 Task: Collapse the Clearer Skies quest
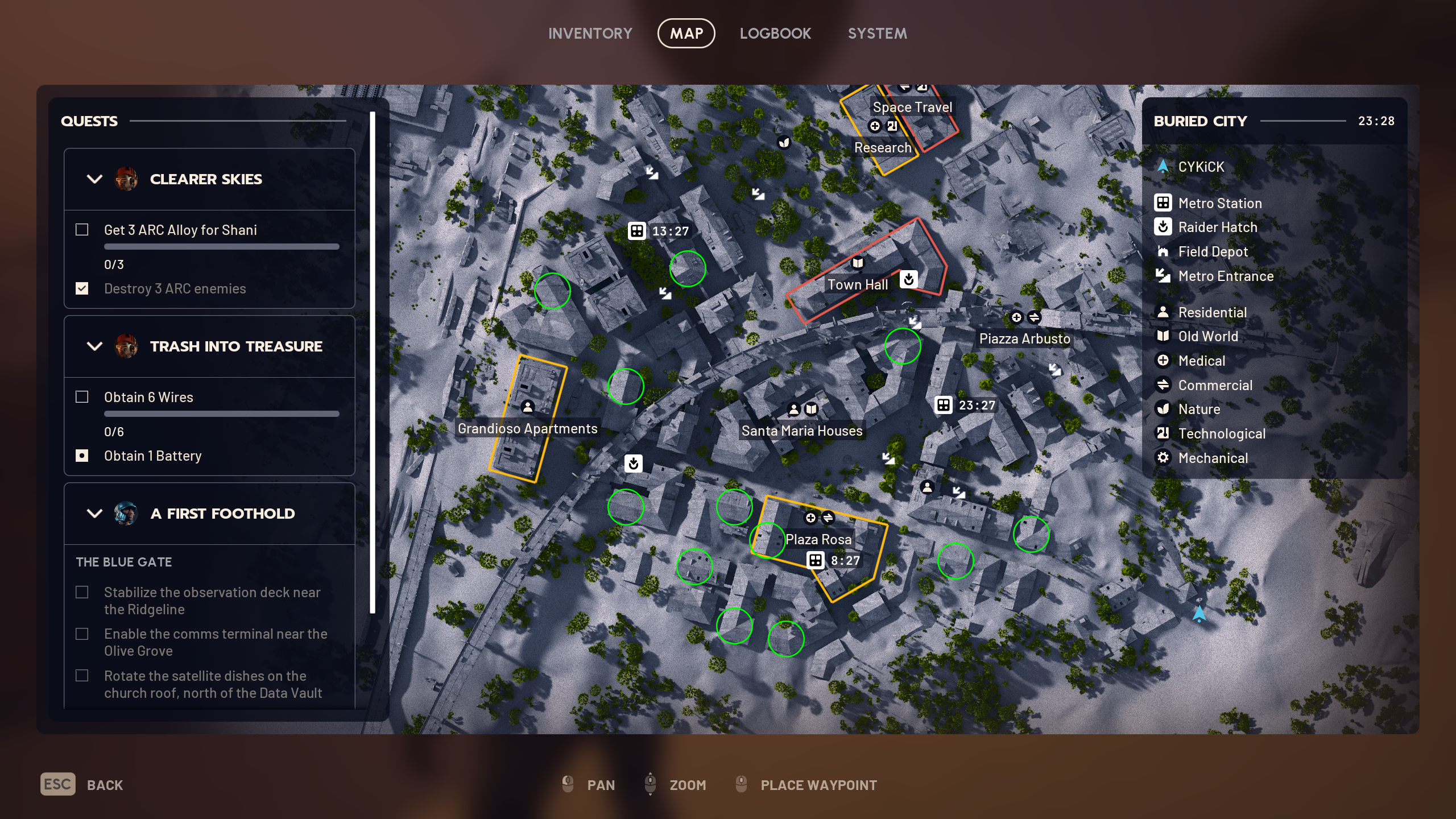pos(94,179)
